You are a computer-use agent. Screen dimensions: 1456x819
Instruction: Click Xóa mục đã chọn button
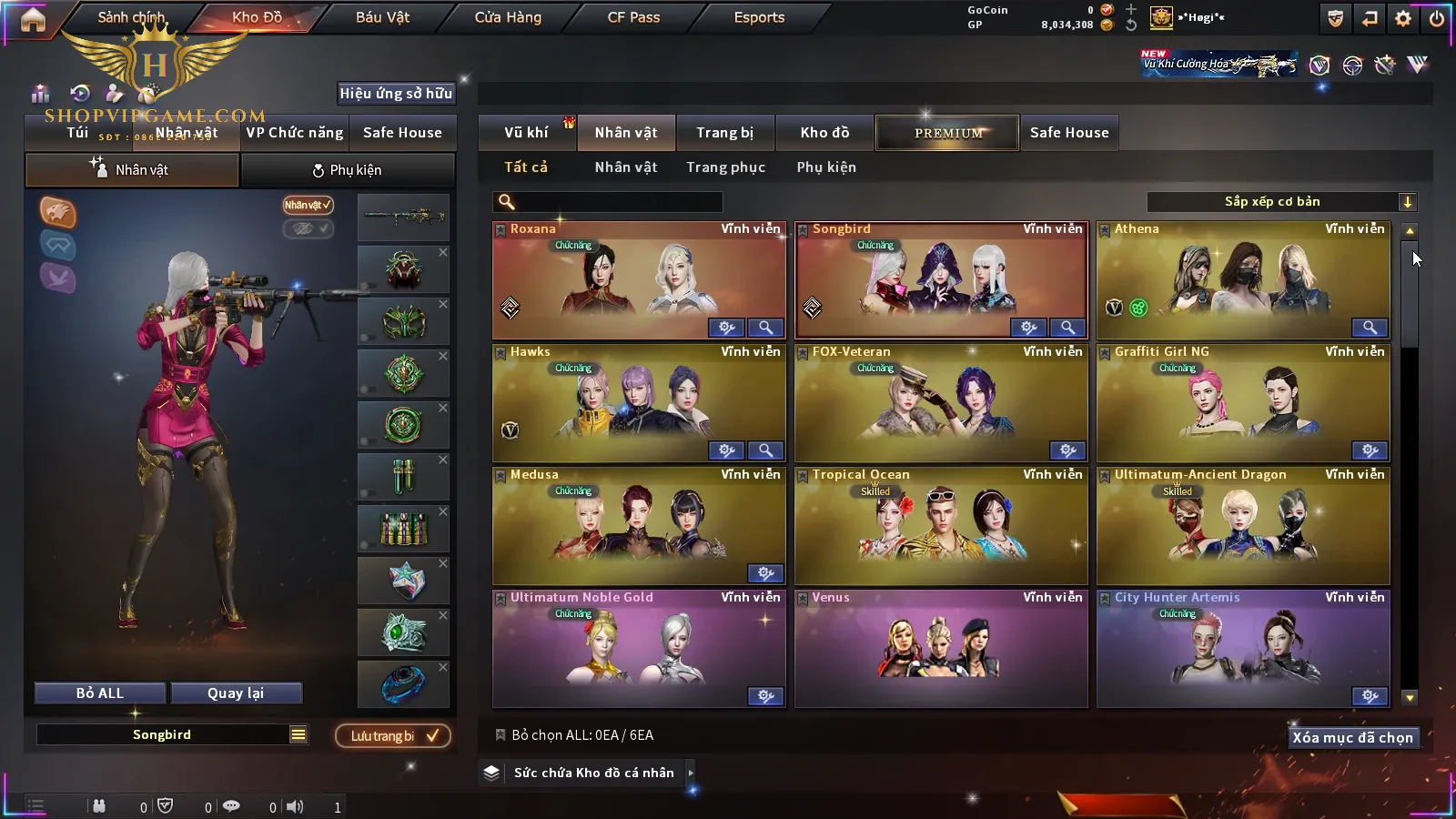point(1352,738)
